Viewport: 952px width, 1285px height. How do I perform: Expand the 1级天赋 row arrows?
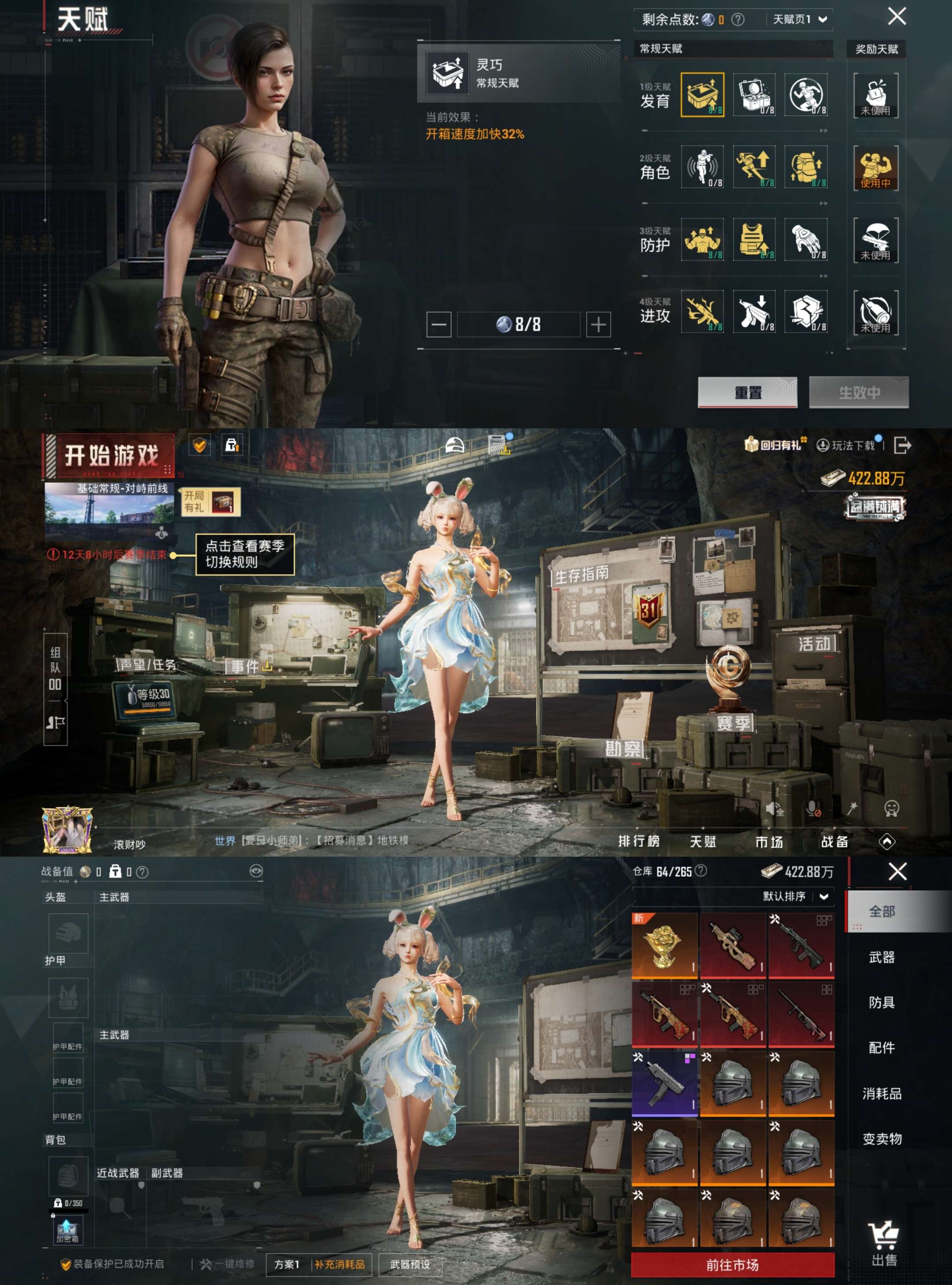824,131
